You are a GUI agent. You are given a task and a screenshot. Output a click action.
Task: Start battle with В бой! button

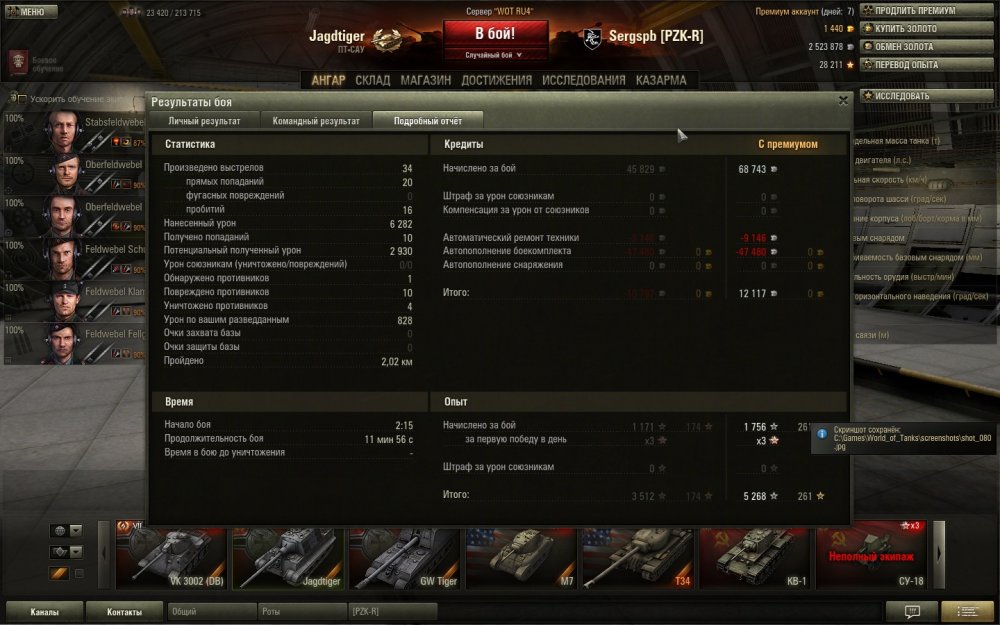496,33
